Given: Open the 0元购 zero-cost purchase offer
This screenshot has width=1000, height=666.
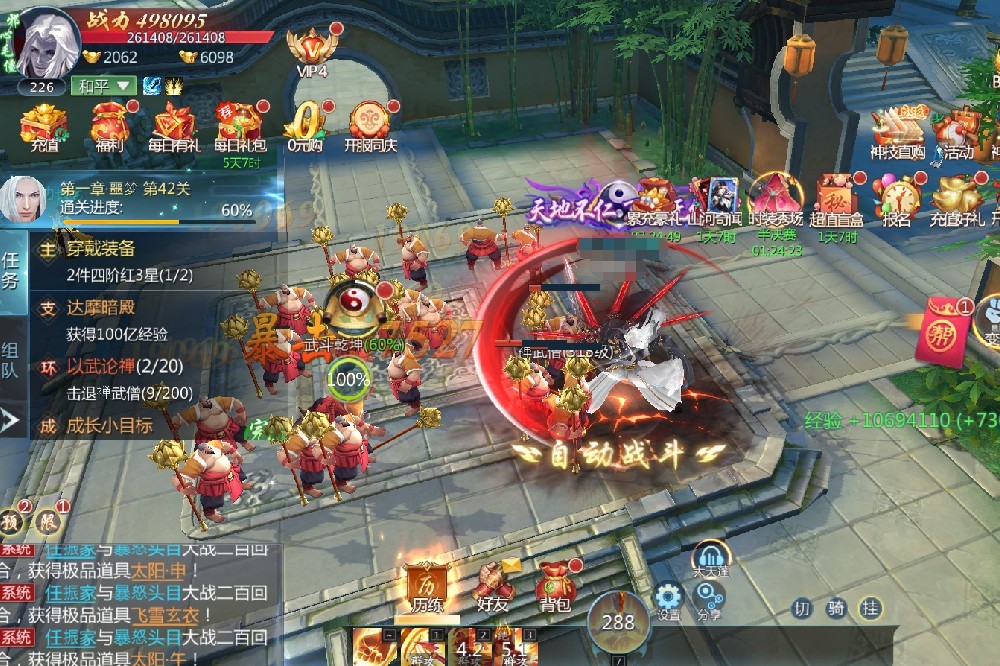Looking at the screenshot, I should [304, 126].
